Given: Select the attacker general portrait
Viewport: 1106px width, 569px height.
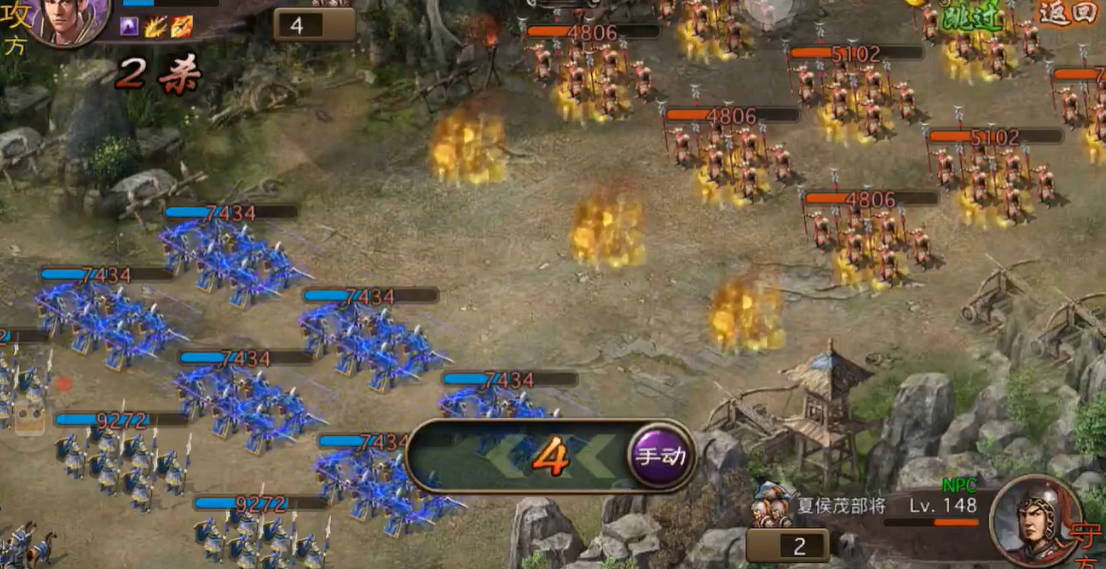Looking at the screenshot, I should click(x=70, y=20).
